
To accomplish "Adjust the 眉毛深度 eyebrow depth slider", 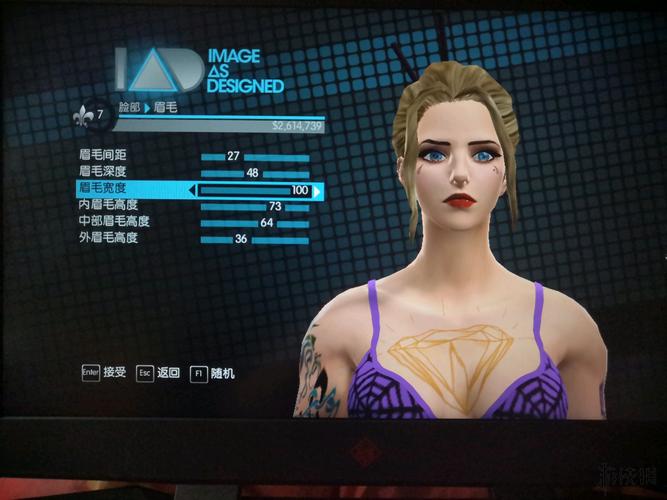I will [255, 173].
